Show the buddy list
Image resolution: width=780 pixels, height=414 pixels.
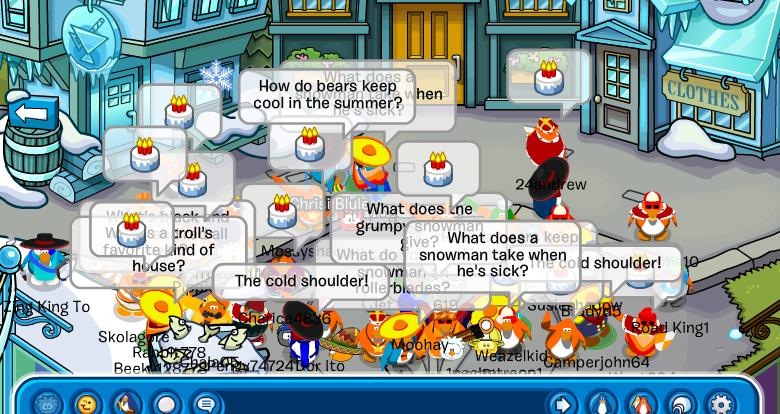click(640, 403)
